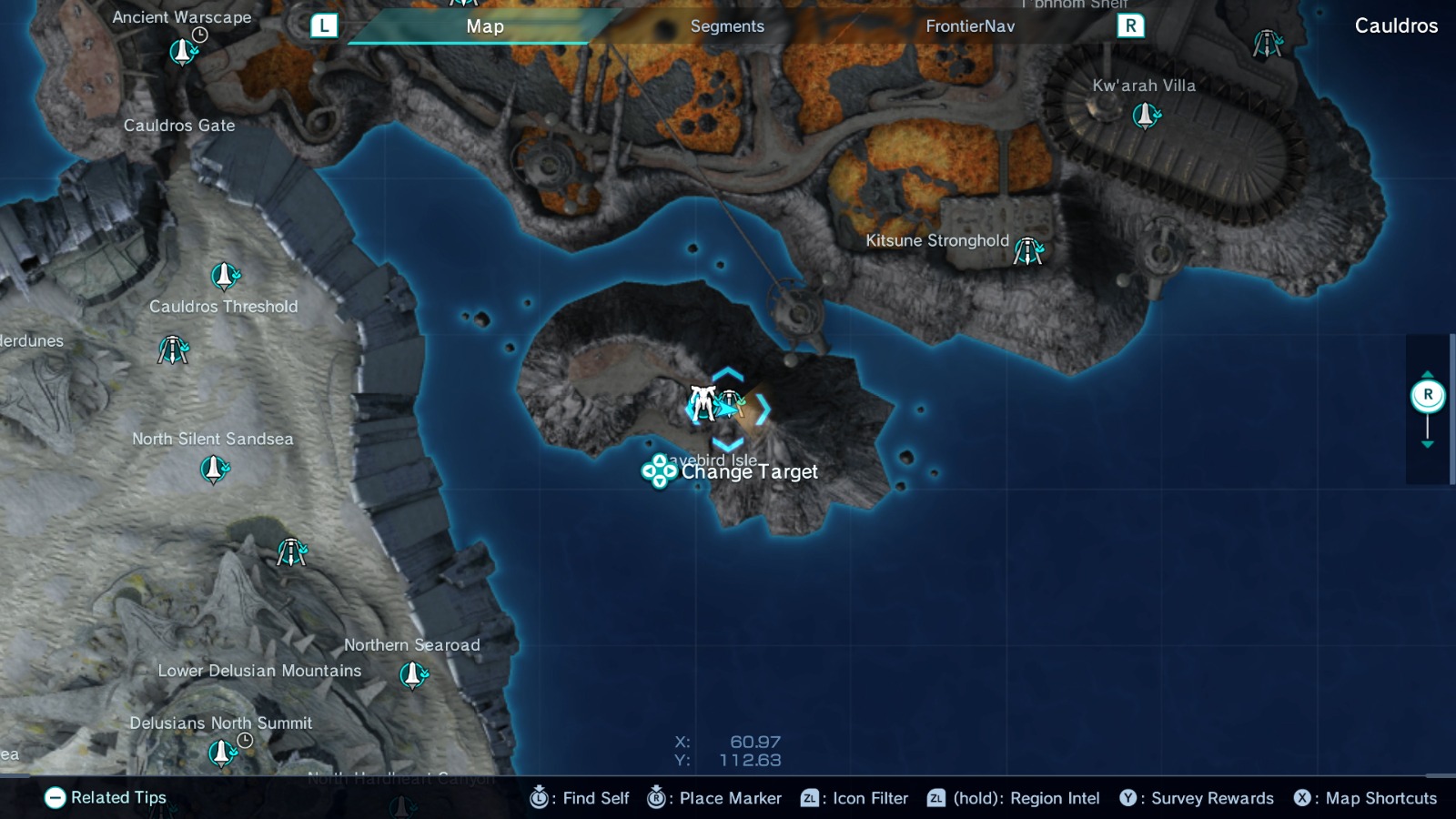
Task: Switch to the Segments tab
Action: tap(727, 26)
